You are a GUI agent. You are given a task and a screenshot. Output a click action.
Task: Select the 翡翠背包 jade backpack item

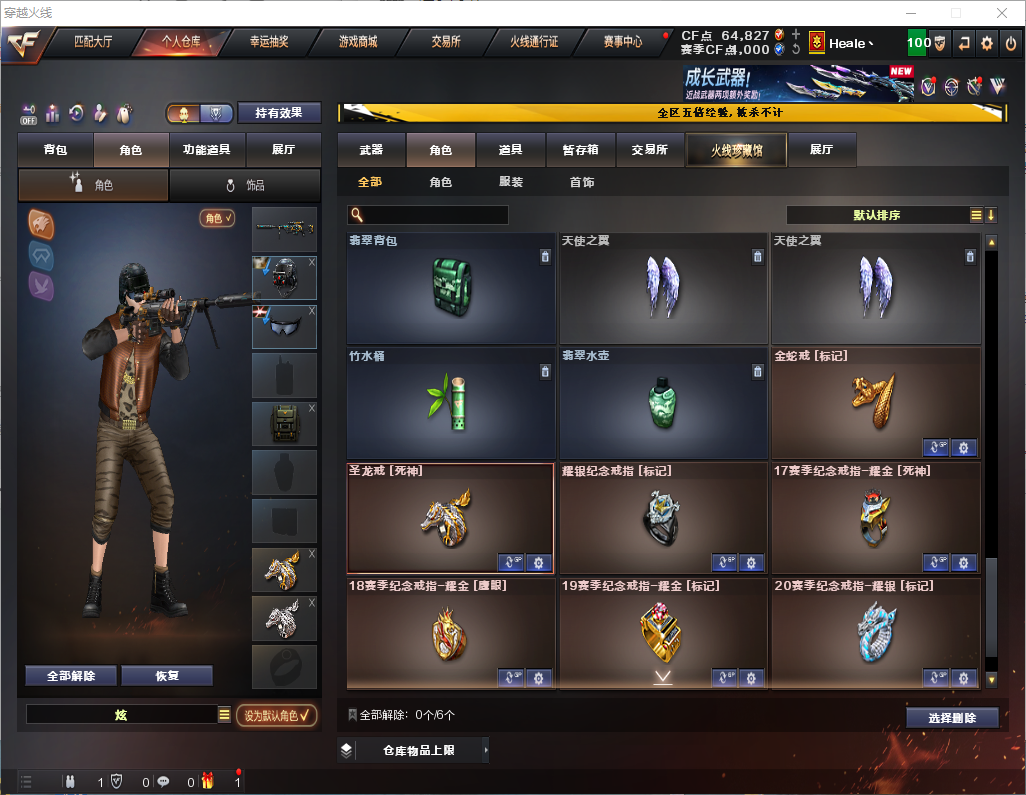point(450,289)
